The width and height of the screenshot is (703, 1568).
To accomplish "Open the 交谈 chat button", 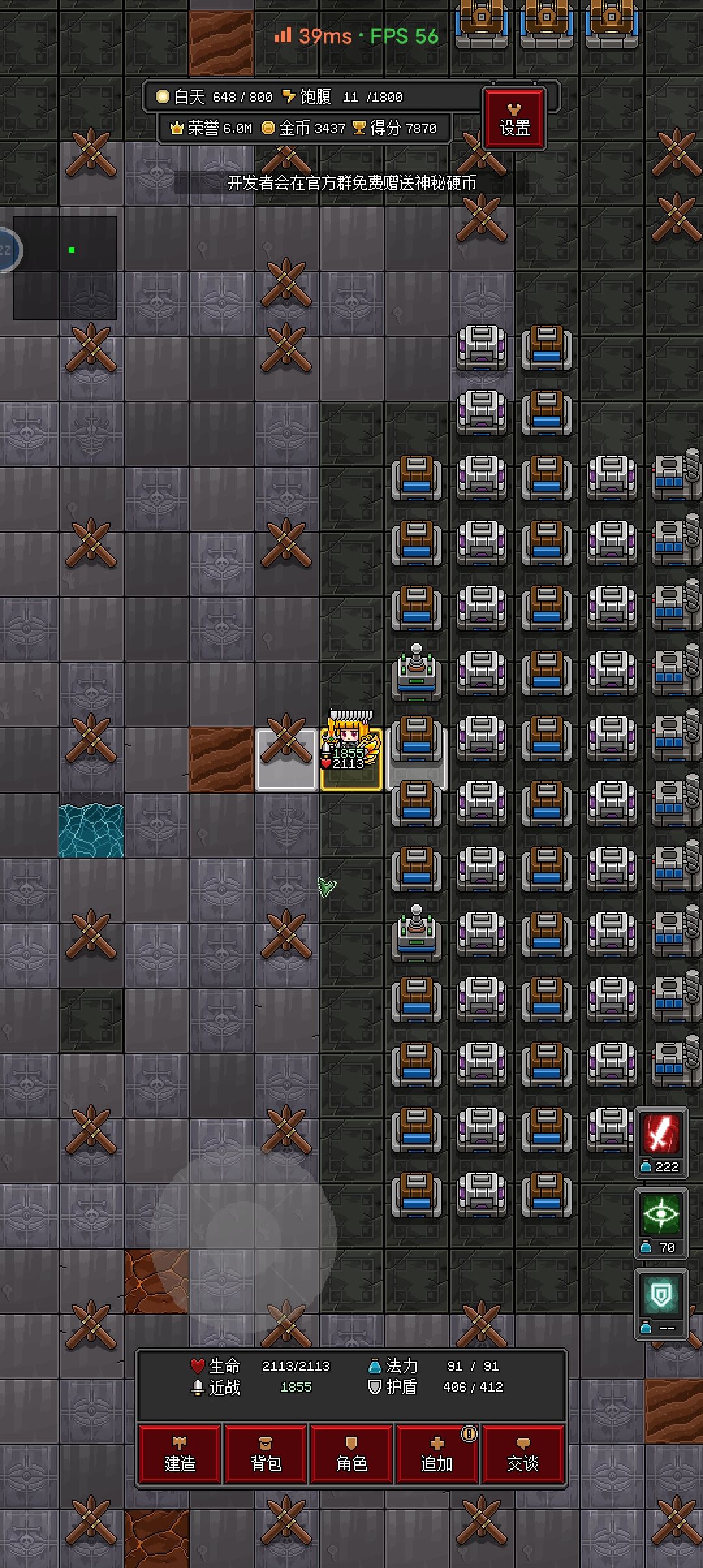I will pyautogui.click(x=523, y=1455).
